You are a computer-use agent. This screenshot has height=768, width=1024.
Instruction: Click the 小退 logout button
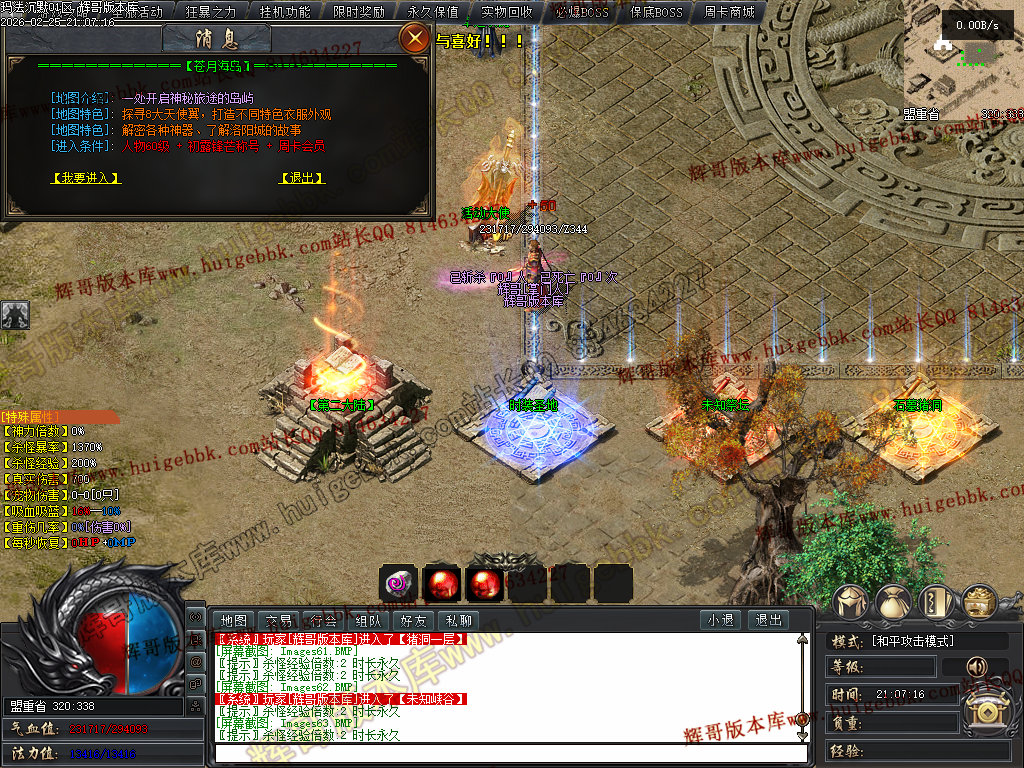coord(721,620)
